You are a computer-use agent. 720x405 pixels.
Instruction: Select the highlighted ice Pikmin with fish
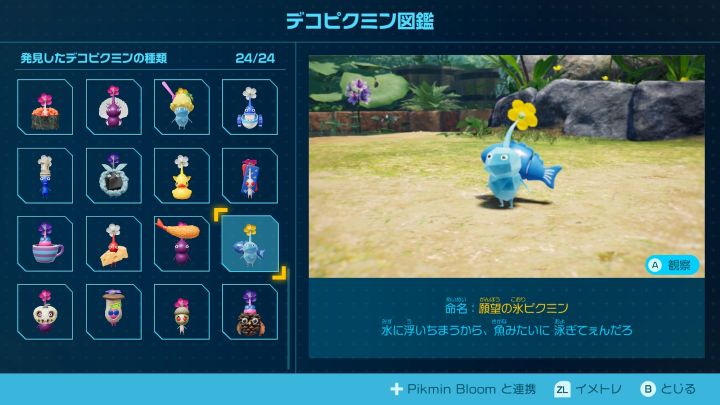click(249, 243)
